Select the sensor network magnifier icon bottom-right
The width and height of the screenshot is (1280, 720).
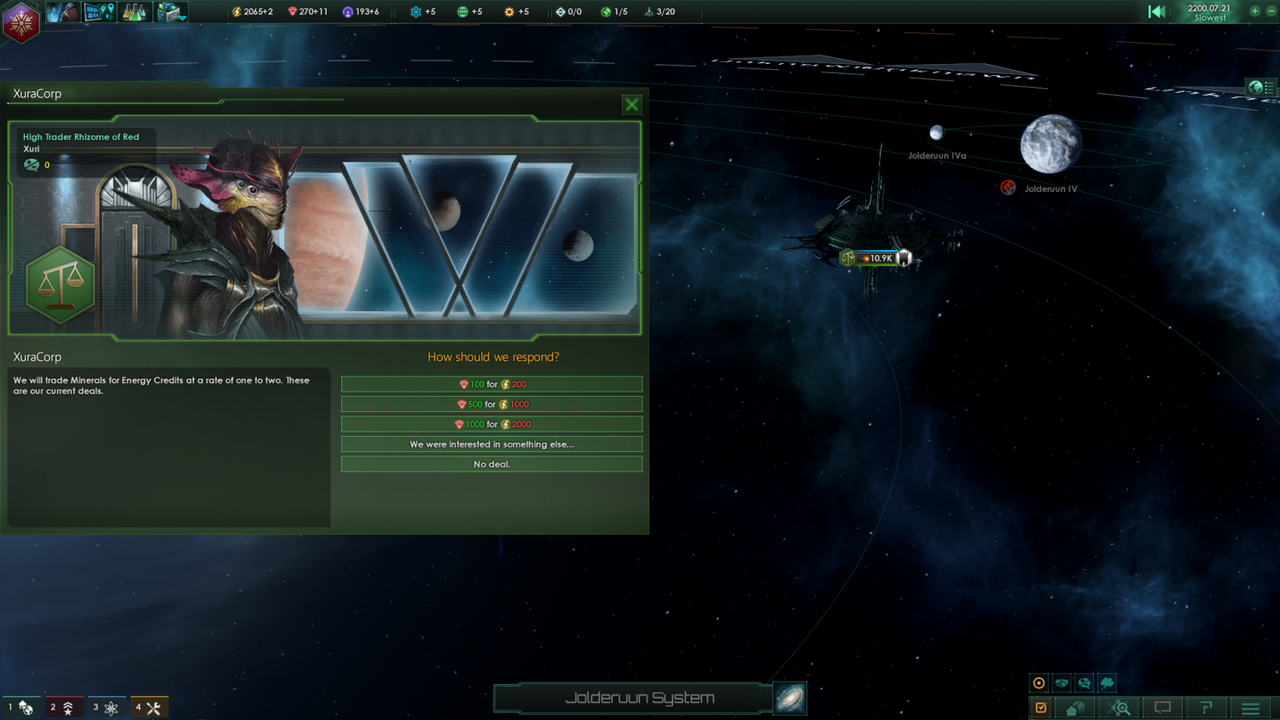[x=1119, y=707]
